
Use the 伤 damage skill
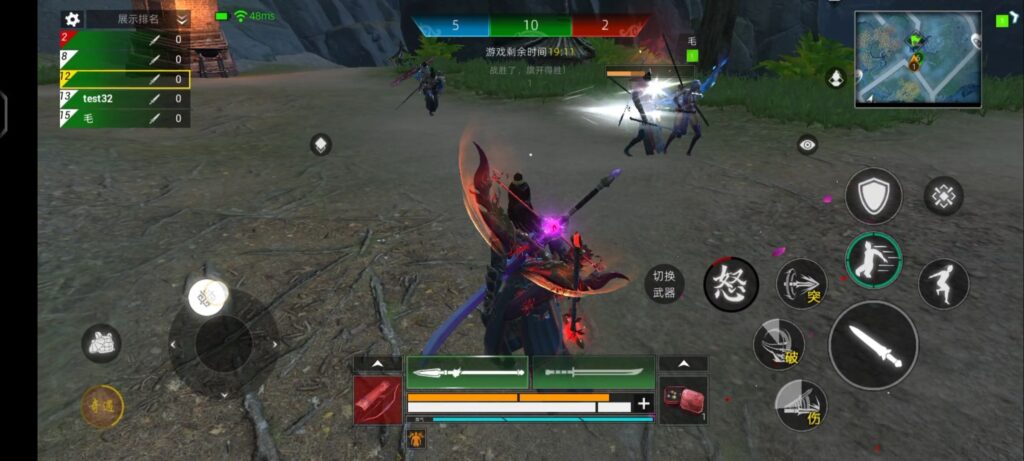point(802,405)
